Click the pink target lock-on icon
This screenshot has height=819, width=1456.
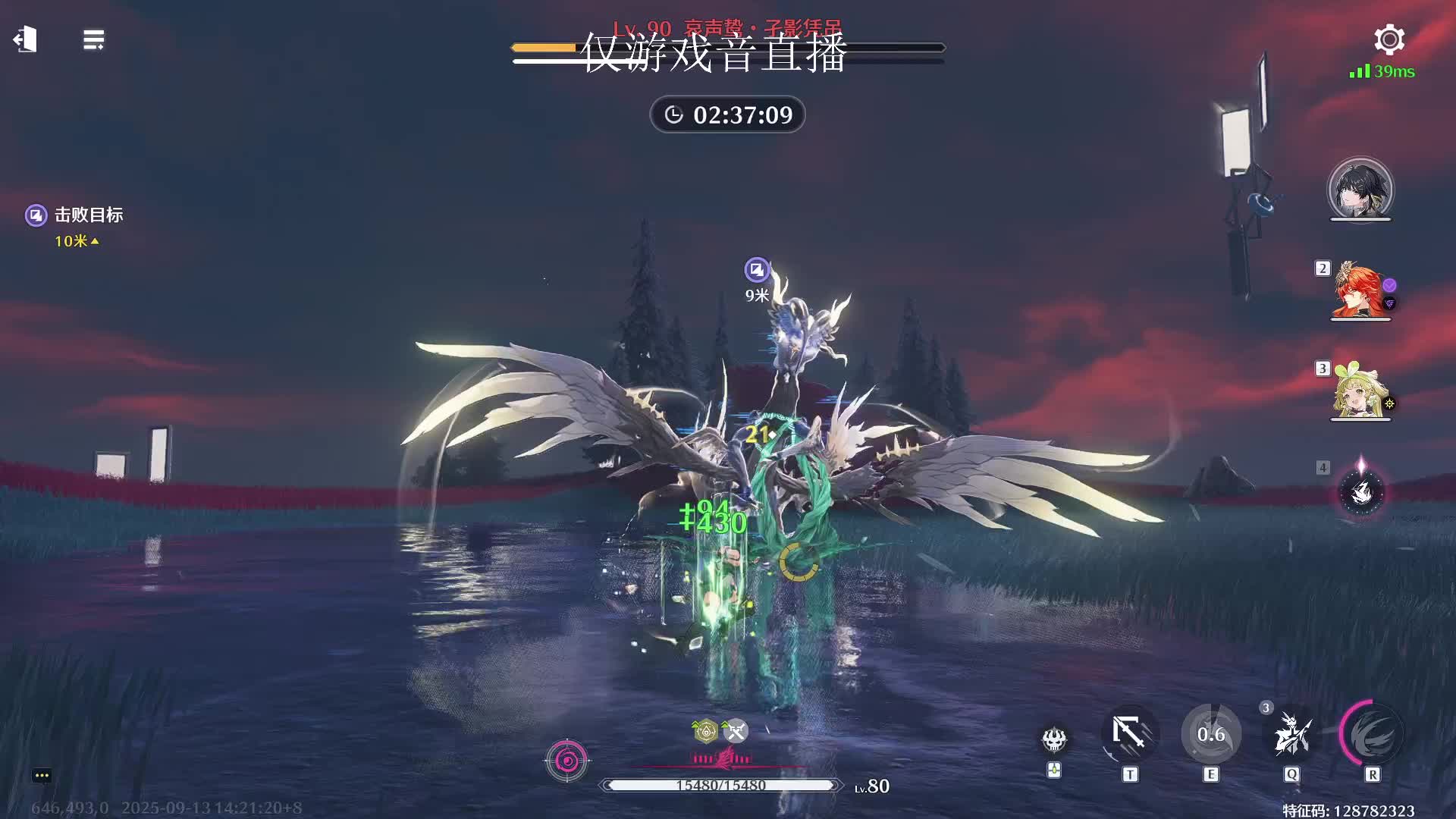point(566,760)
